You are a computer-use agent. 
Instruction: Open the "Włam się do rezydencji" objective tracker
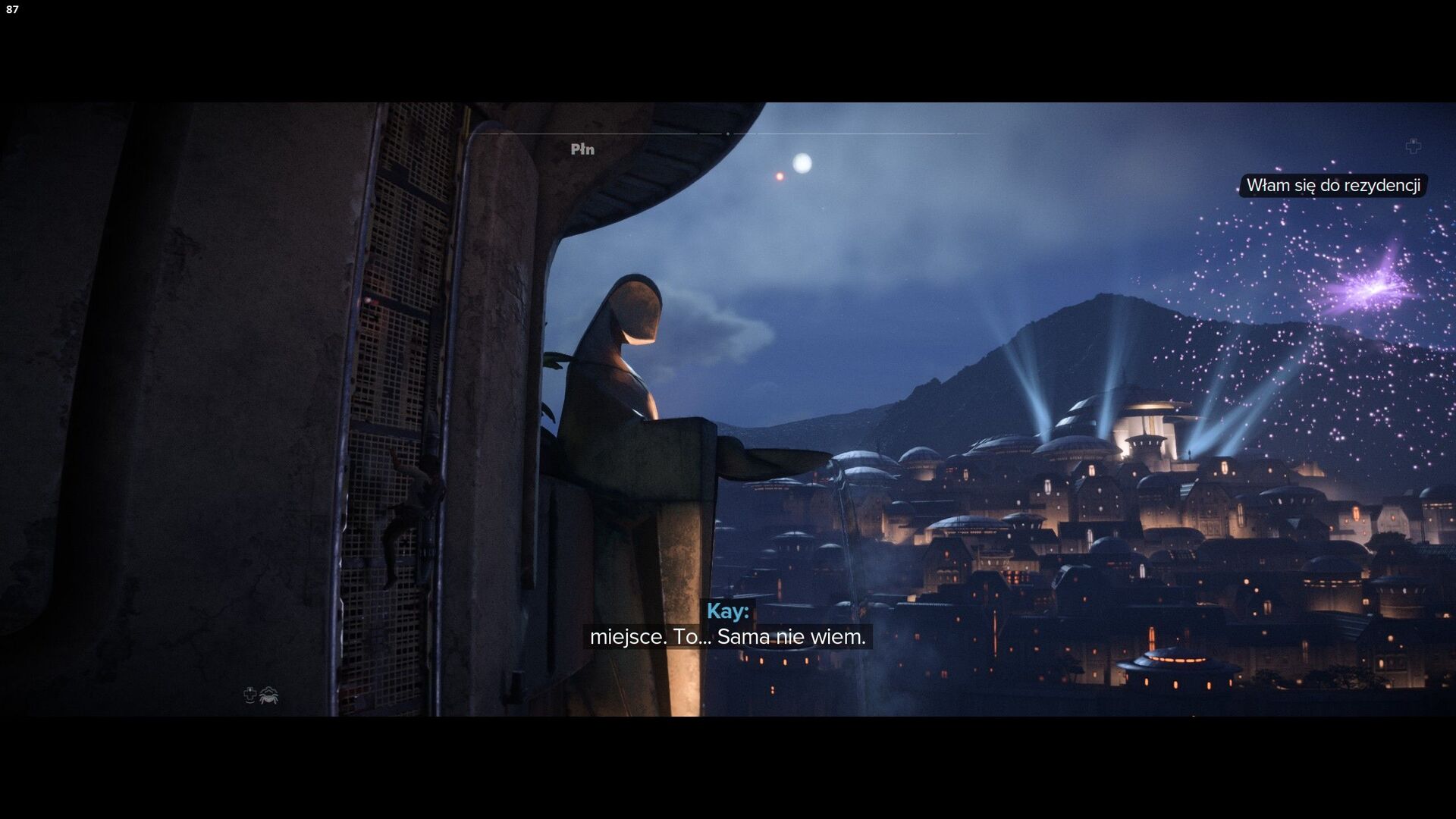tap(1332, 186)
